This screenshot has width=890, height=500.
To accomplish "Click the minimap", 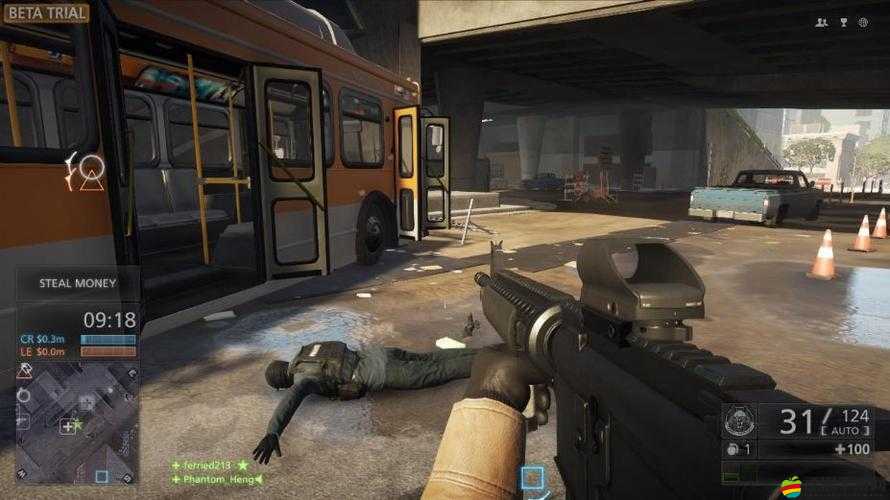I will tap(77, 422).
